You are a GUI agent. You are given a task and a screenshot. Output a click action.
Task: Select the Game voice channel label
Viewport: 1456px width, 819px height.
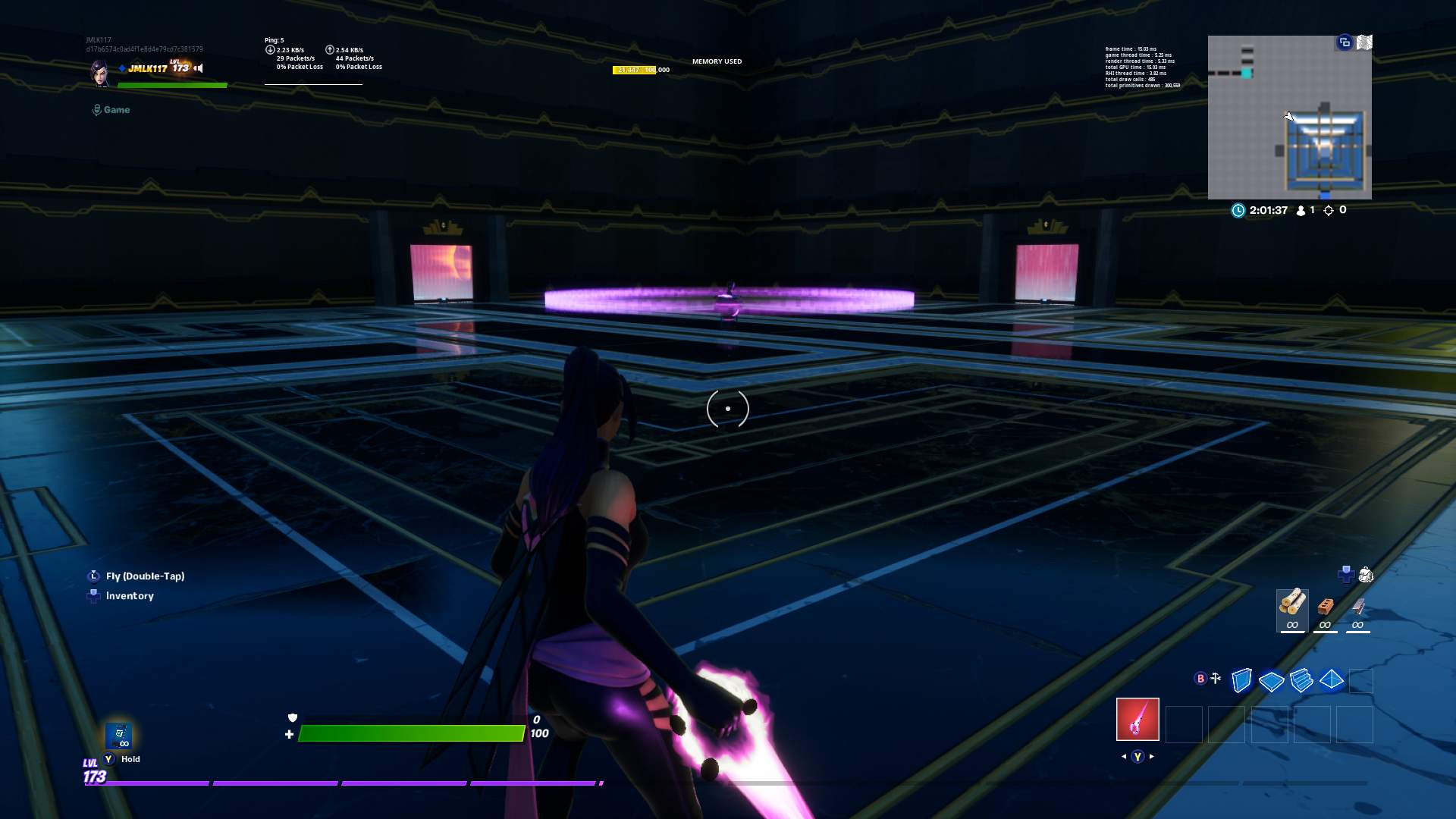pyautogui.click(x=111, y=109)
